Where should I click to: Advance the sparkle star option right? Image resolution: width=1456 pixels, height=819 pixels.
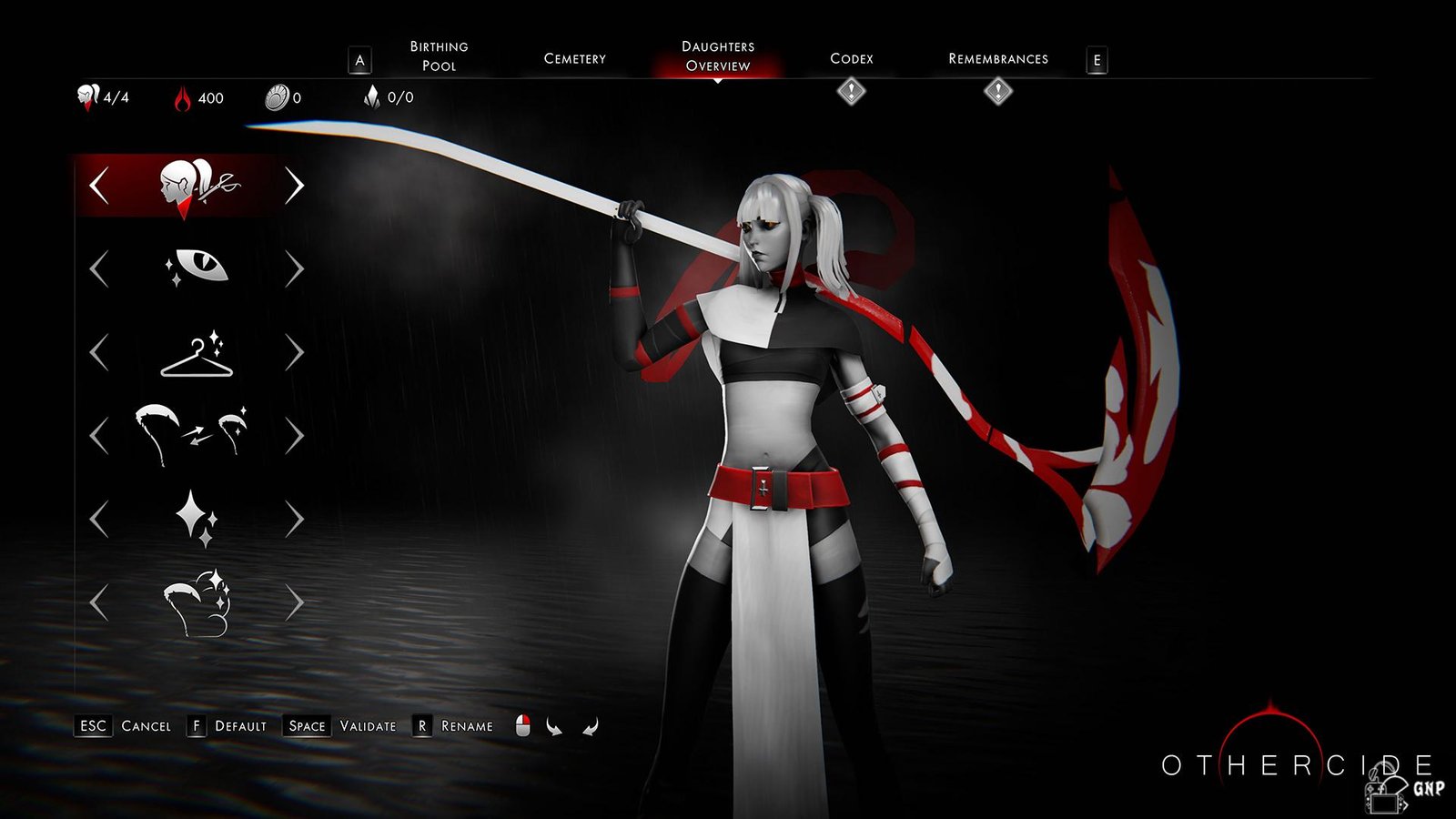(294, 520)
